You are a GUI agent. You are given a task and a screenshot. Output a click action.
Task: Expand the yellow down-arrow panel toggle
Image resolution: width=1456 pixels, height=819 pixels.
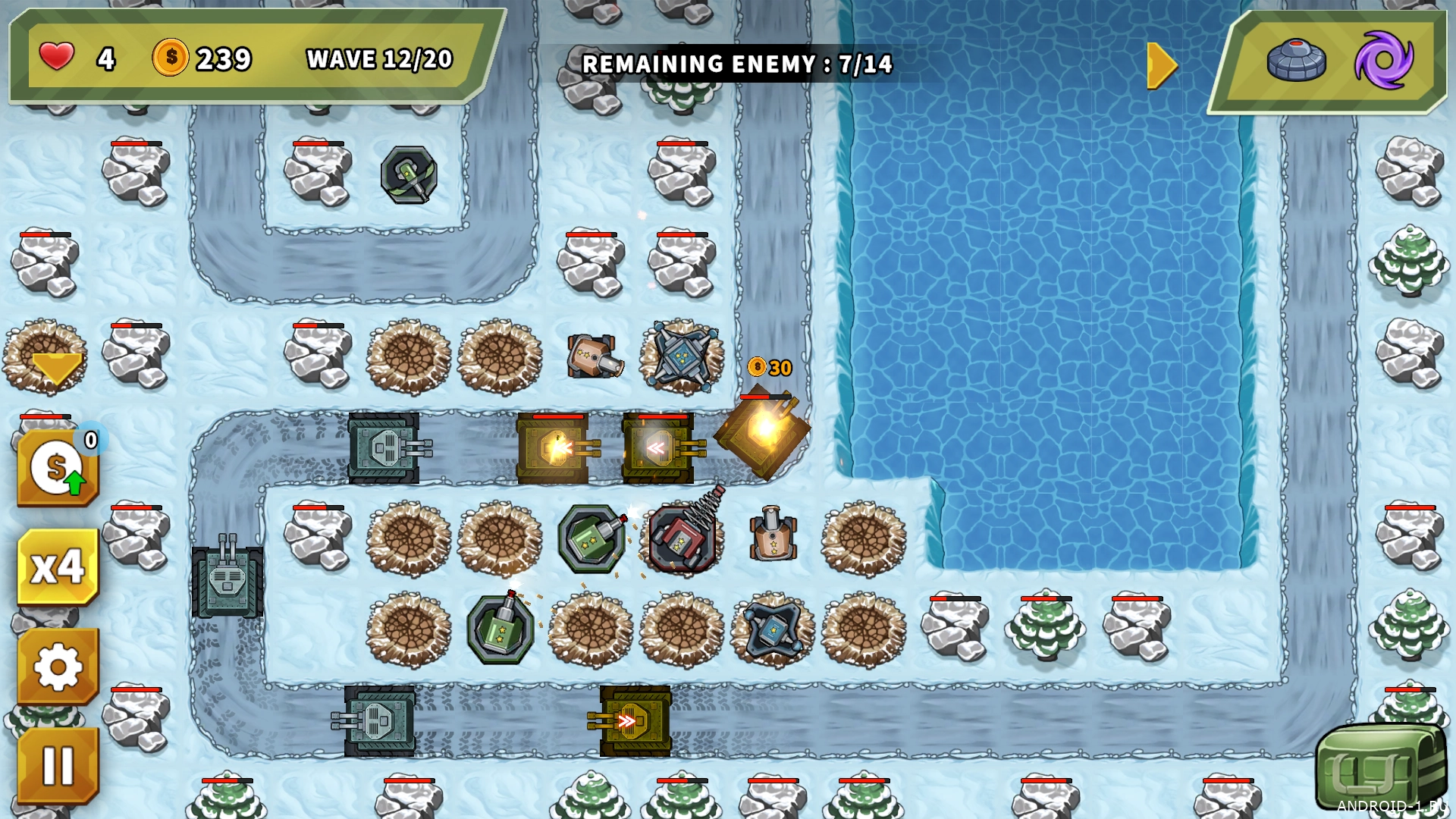tap(57, 368)
